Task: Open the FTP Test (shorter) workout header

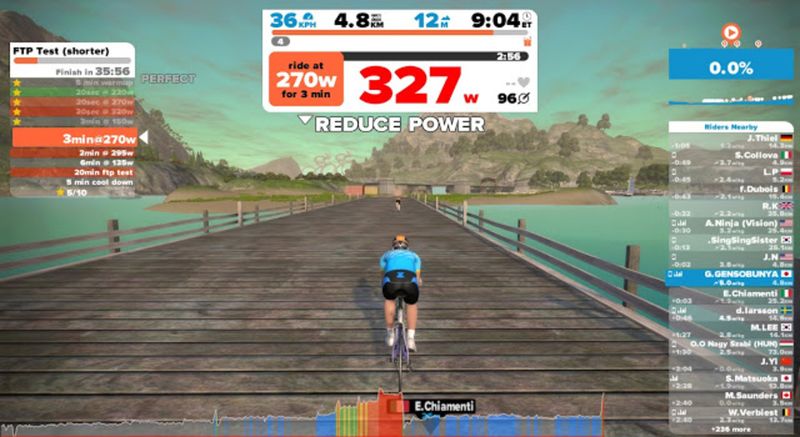Action: point(72,50)
